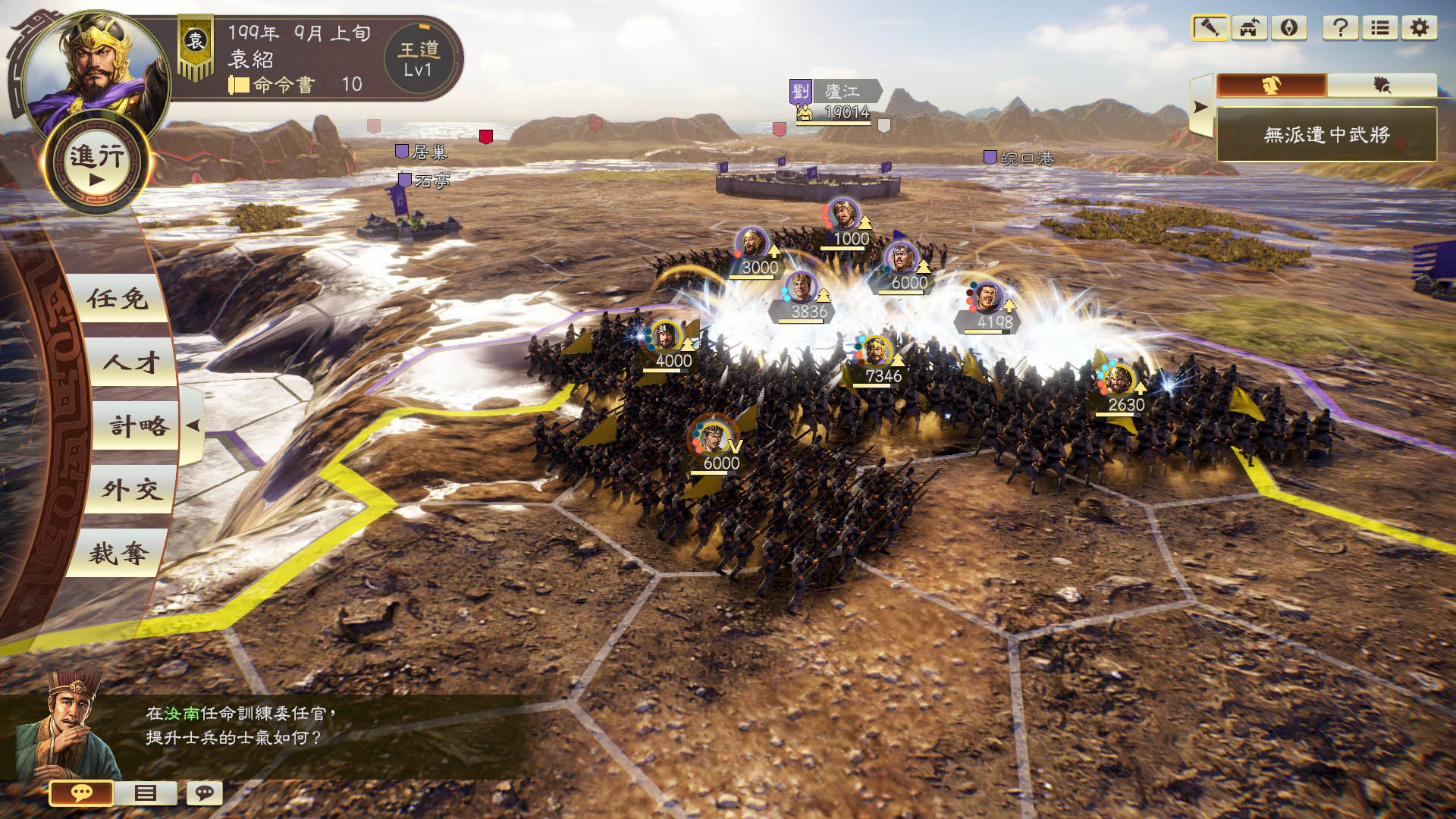Switch to the horse-head officers tab

coord(1272,85)
